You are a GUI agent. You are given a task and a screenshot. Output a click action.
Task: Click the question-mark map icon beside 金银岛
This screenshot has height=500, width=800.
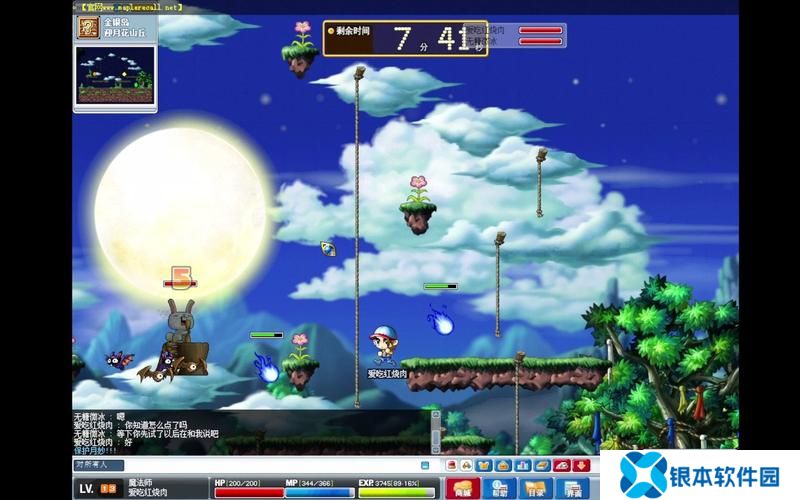point(88,26)
